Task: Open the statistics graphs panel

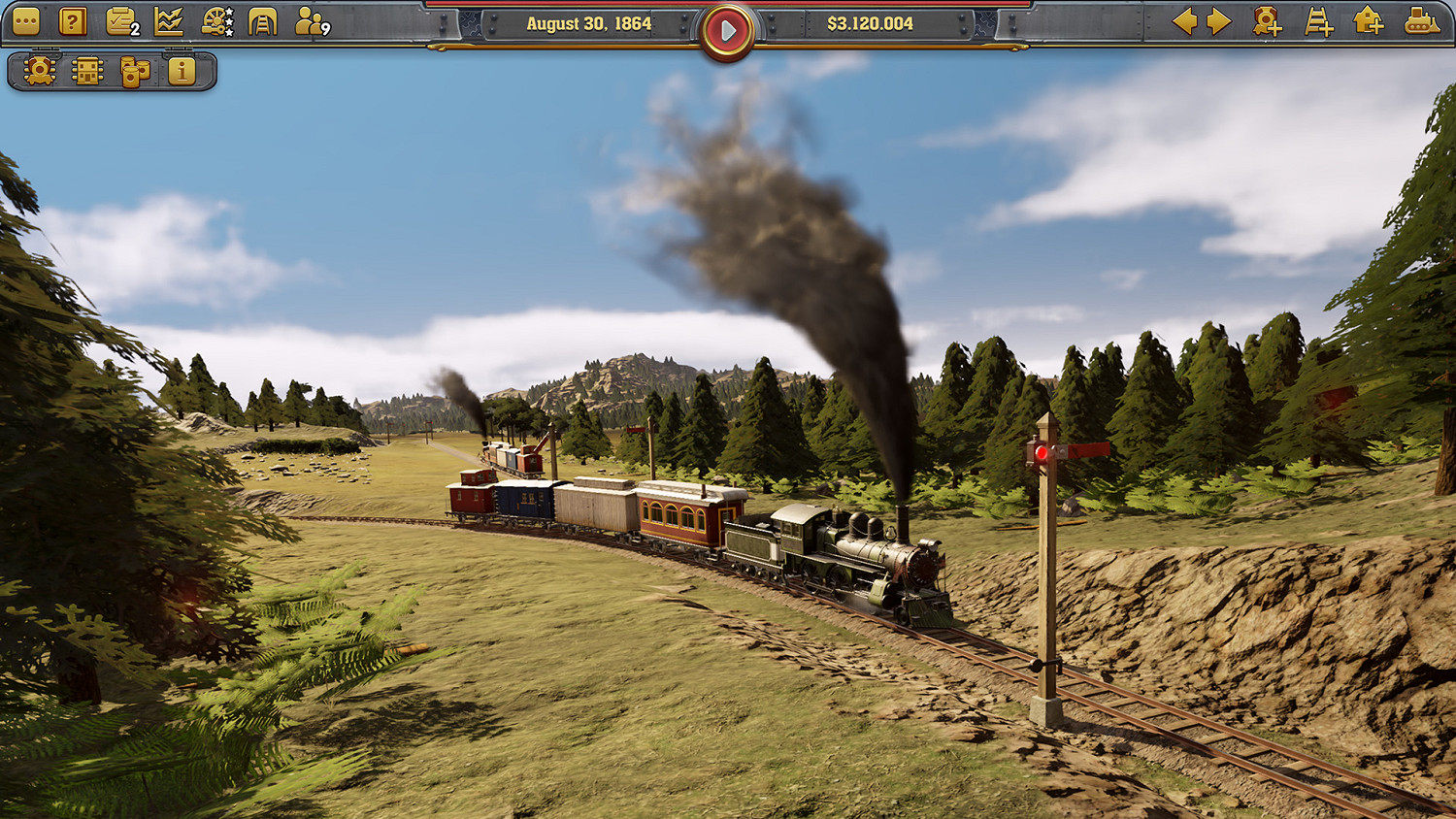Action: 168,21
